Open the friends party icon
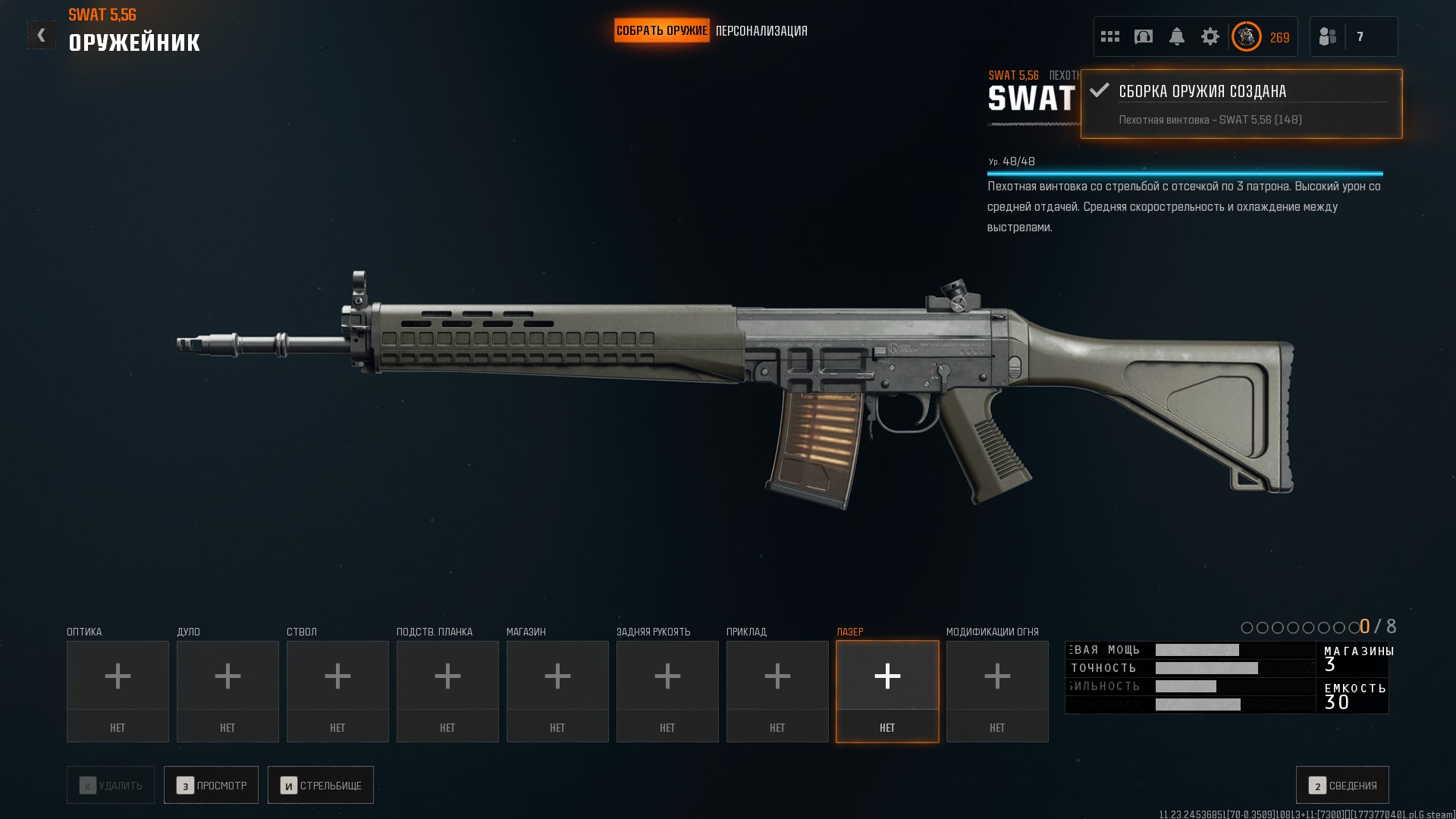Screen dimensions: 1456x819 tap(1328, 36)
